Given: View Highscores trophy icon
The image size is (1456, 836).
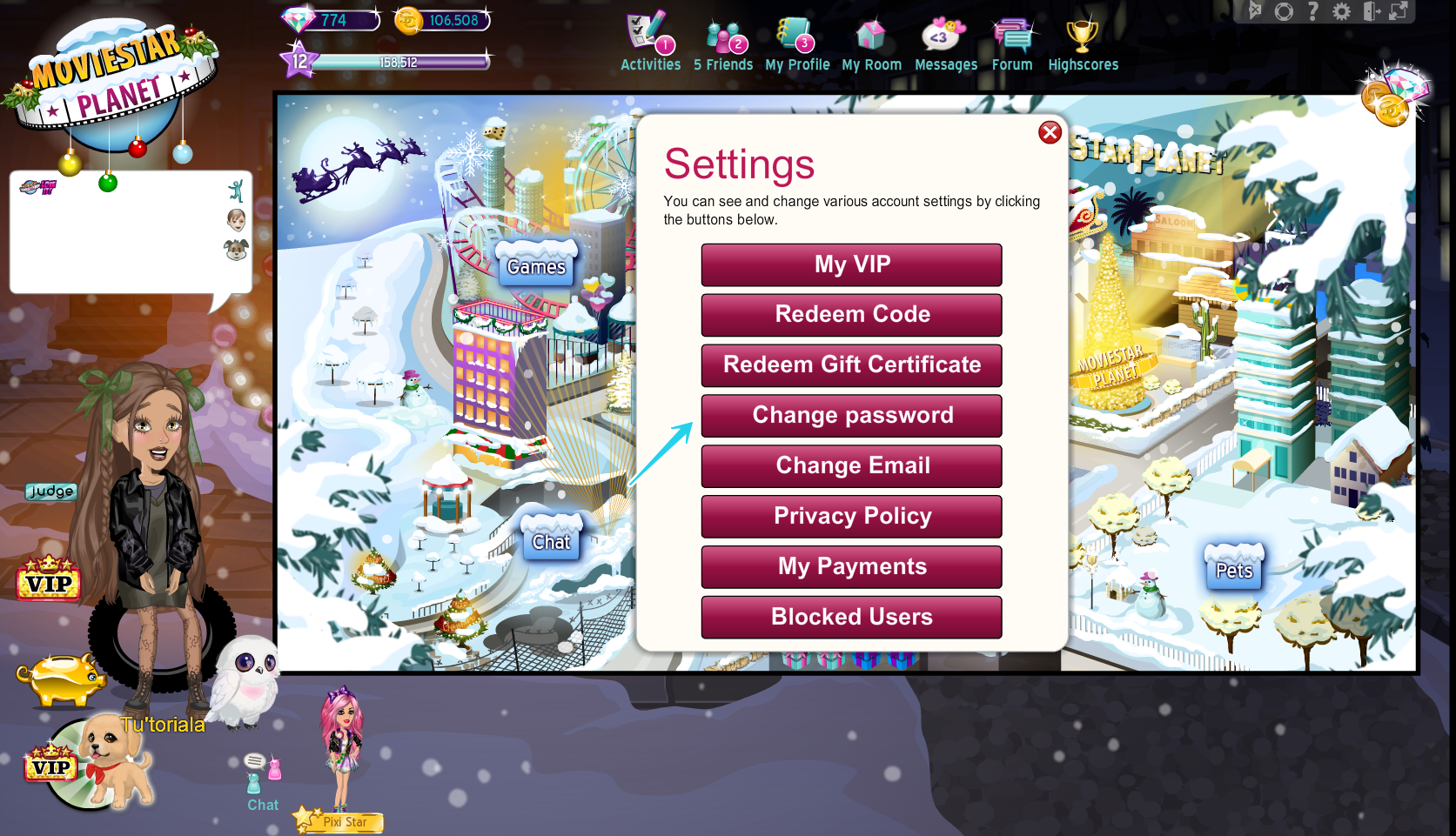Looking at the screenshot, I should [1083, 35].
